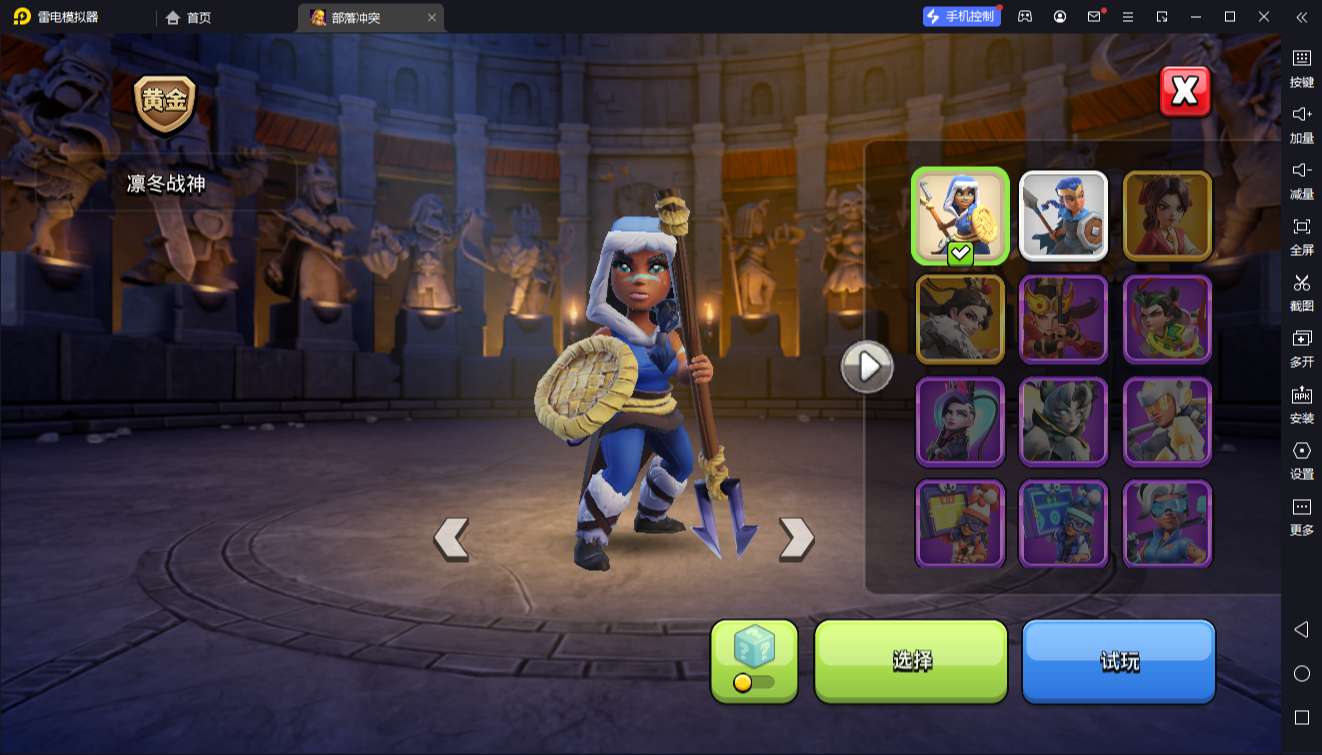
Task: Close the skin screen with red X
Action: coord(1185,92)
